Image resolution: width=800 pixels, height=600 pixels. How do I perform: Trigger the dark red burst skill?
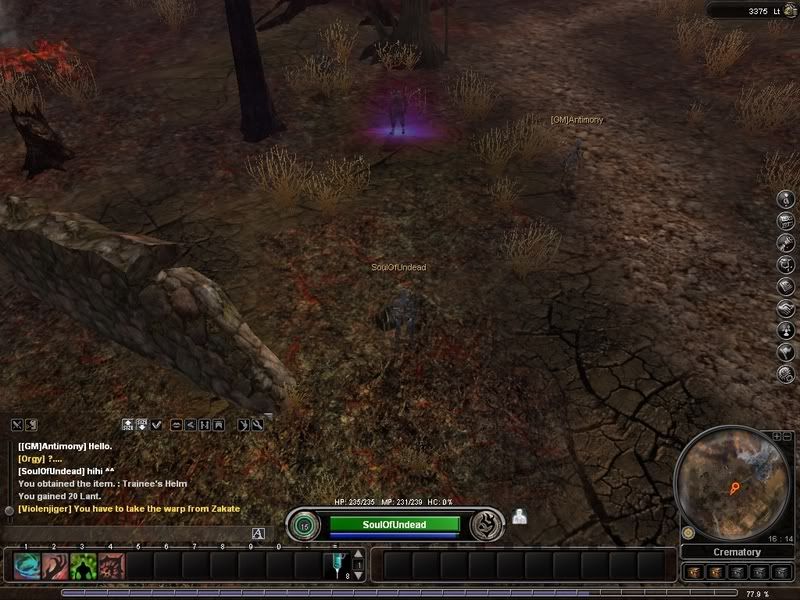[112, 566]
